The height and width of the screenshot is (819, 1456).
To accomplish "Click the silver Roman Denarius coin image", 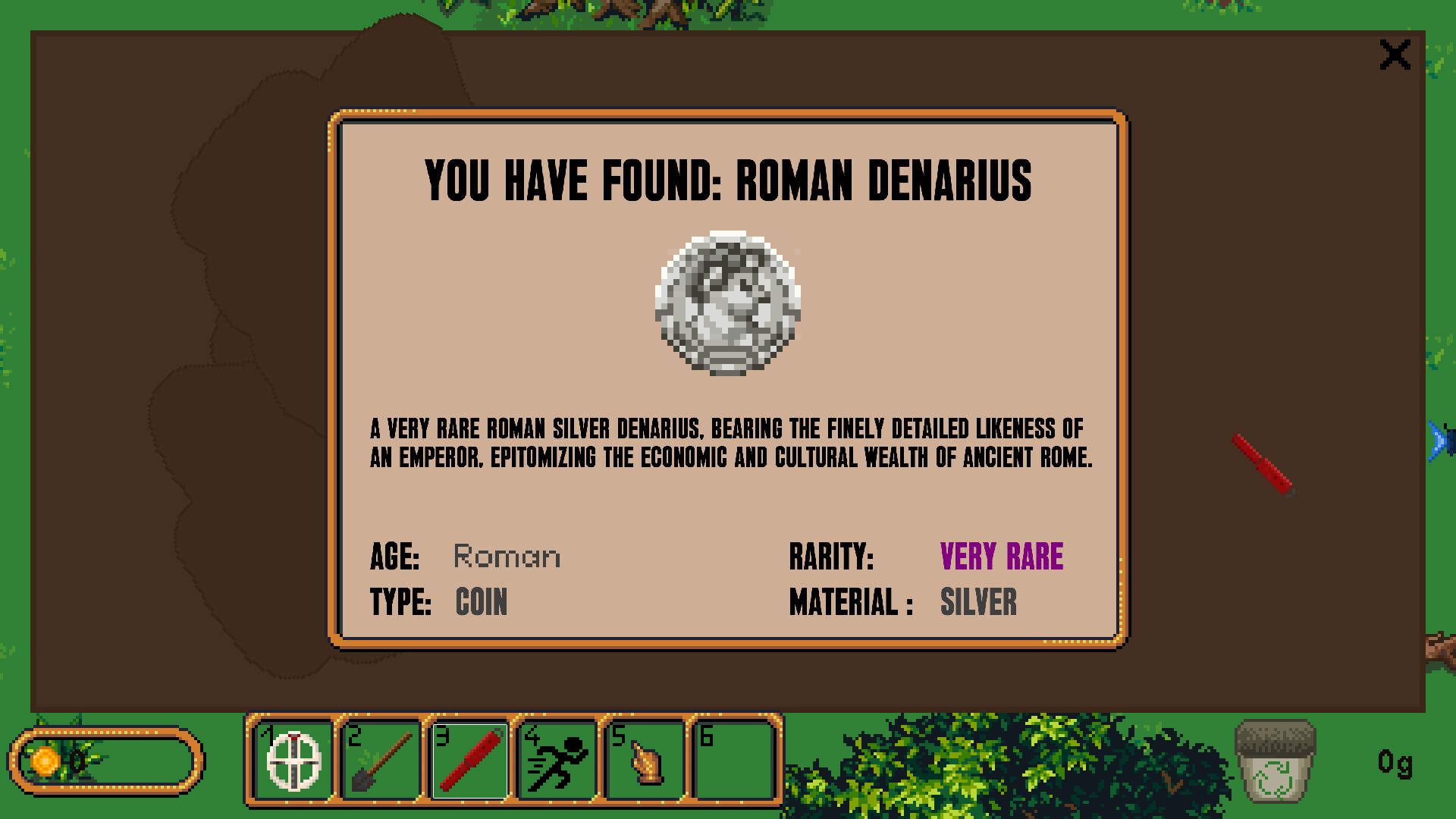I will coord(727,303).
